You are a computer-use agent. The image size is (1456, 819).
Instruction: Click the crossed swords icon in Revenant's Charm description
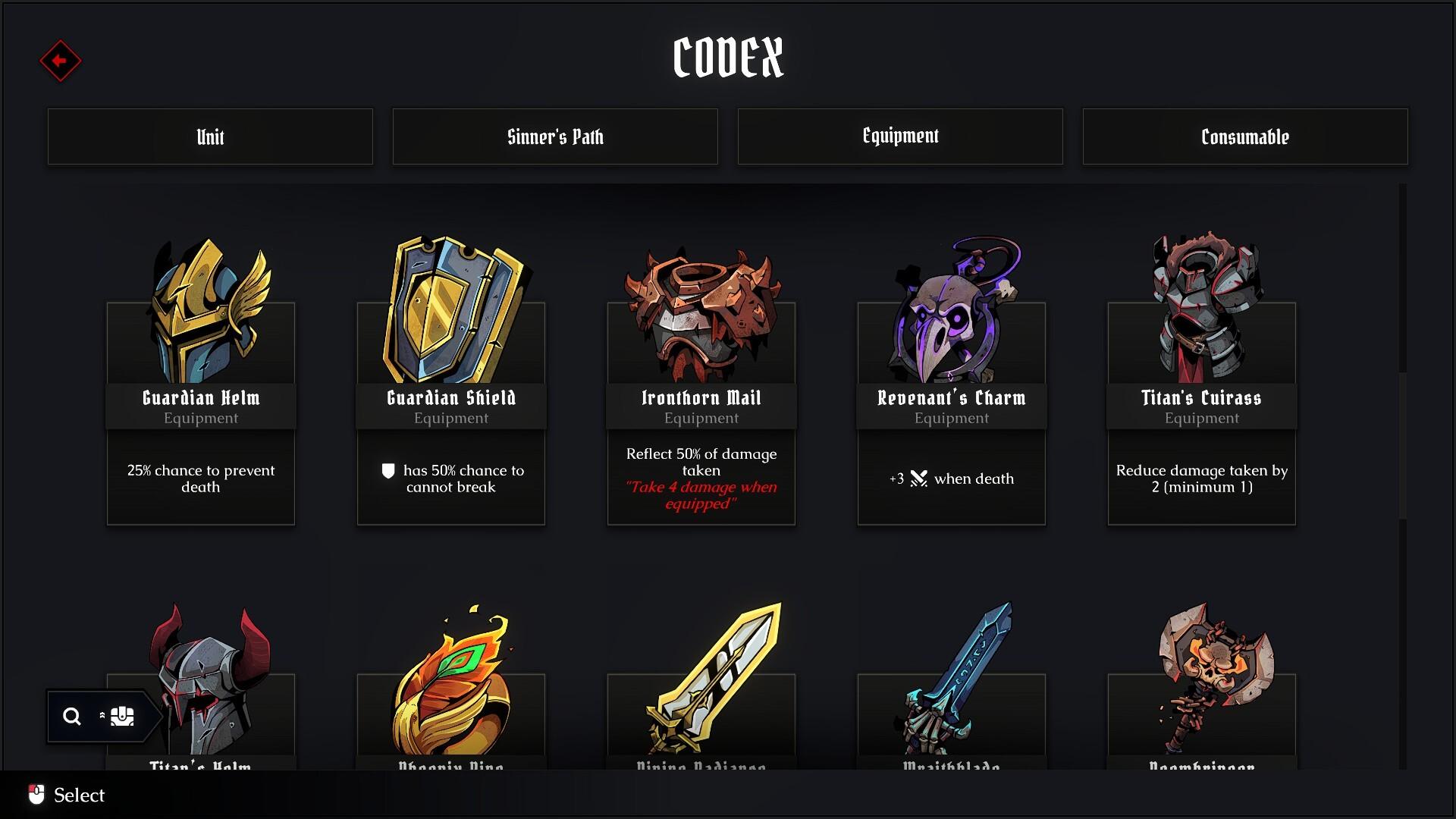[x=919, y=479]
